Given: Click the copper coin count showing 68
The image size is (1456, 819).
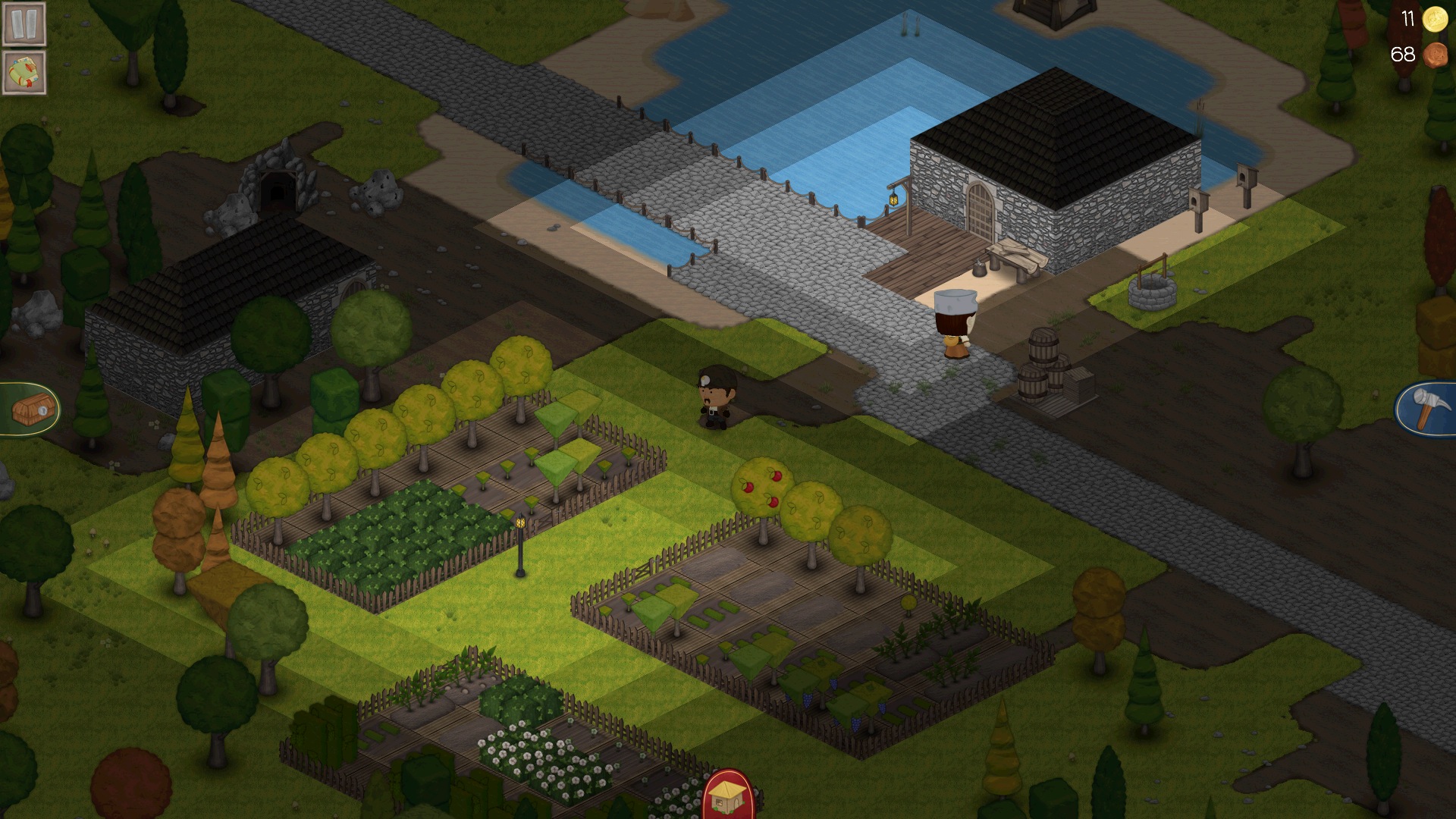Looking at the screenshot, I should [1404, 54].
